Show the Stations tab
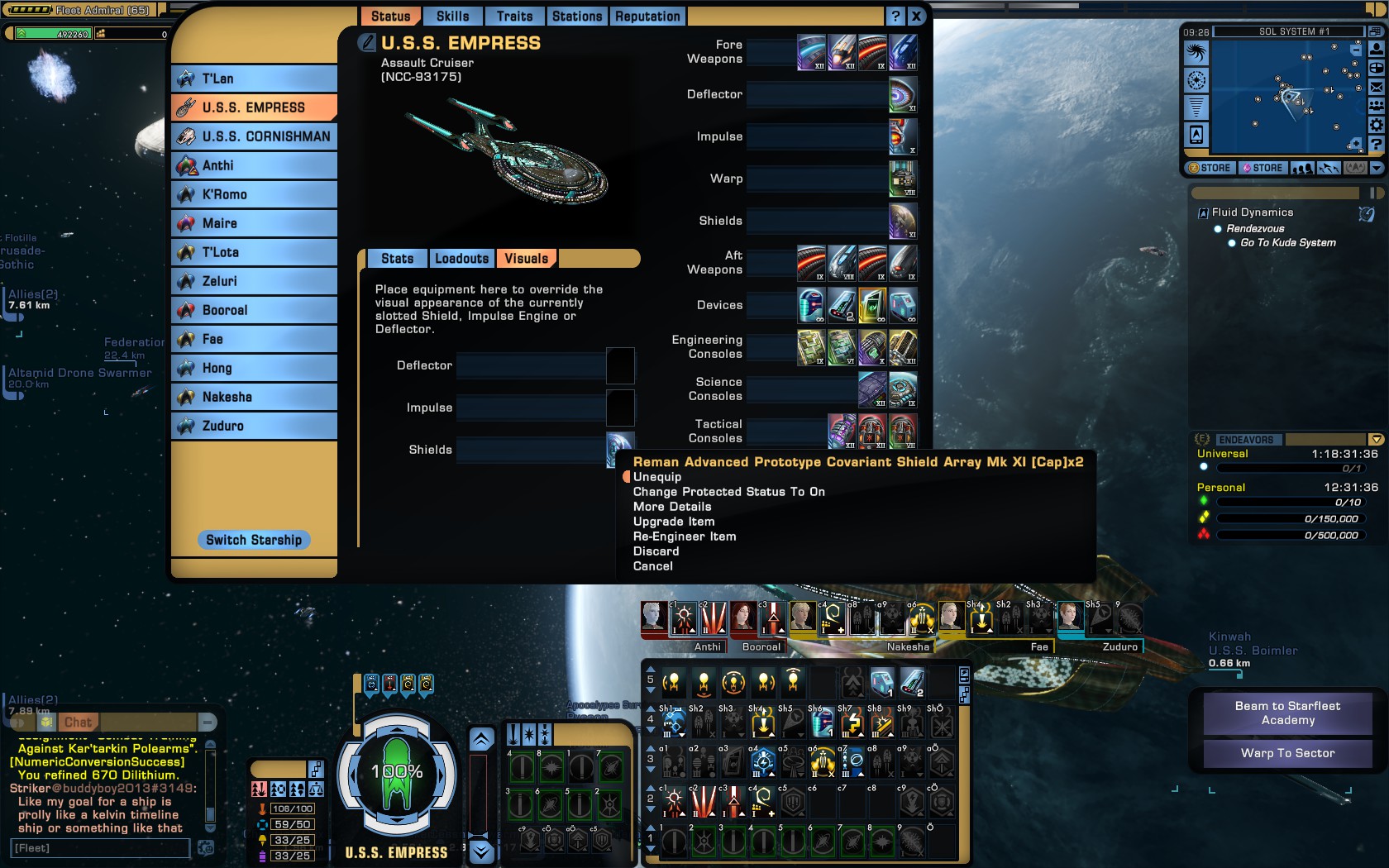This screenshot has width=1389, height=868. [577, 17]
